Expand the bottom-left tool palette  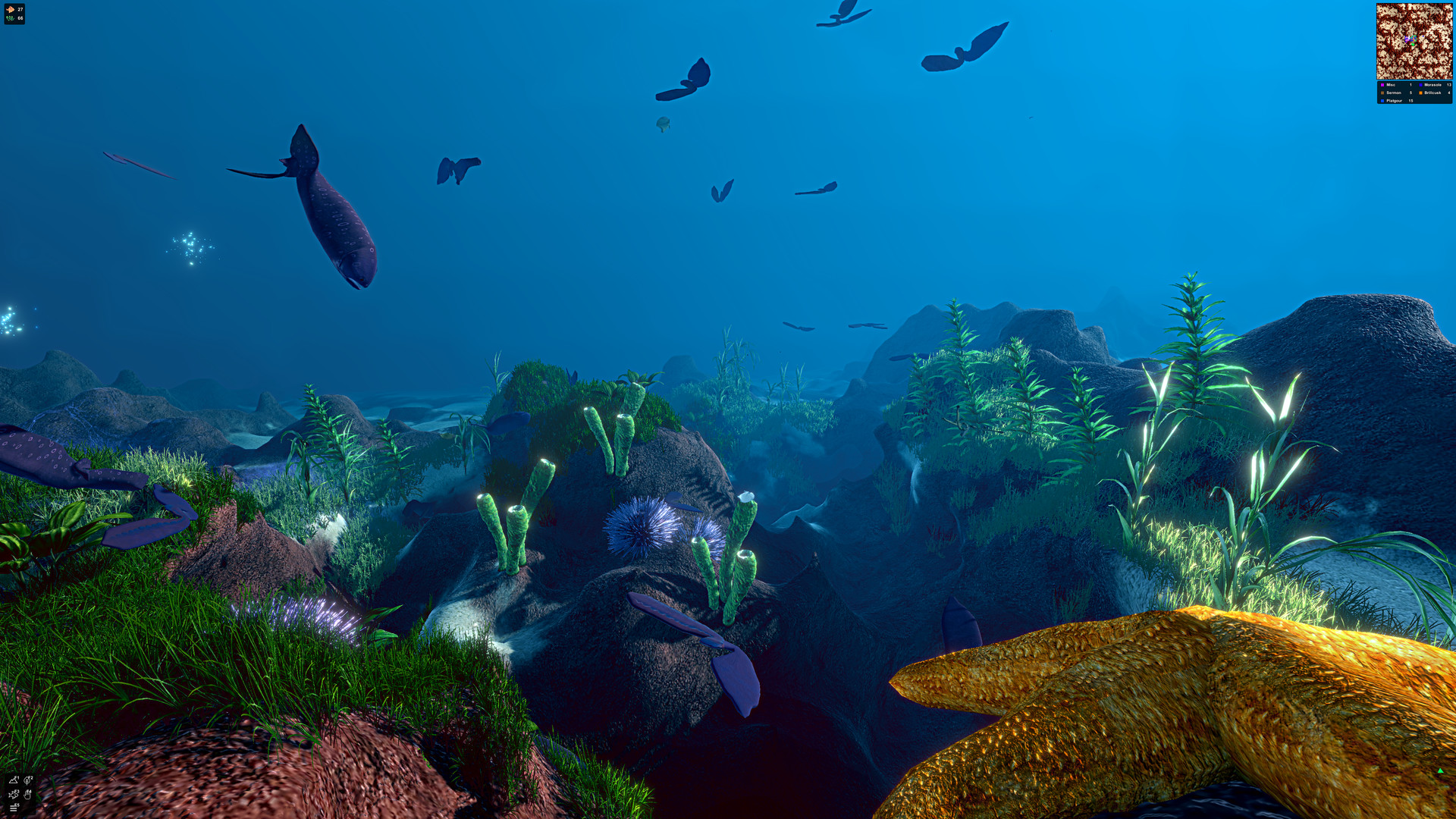click(20, 795)
